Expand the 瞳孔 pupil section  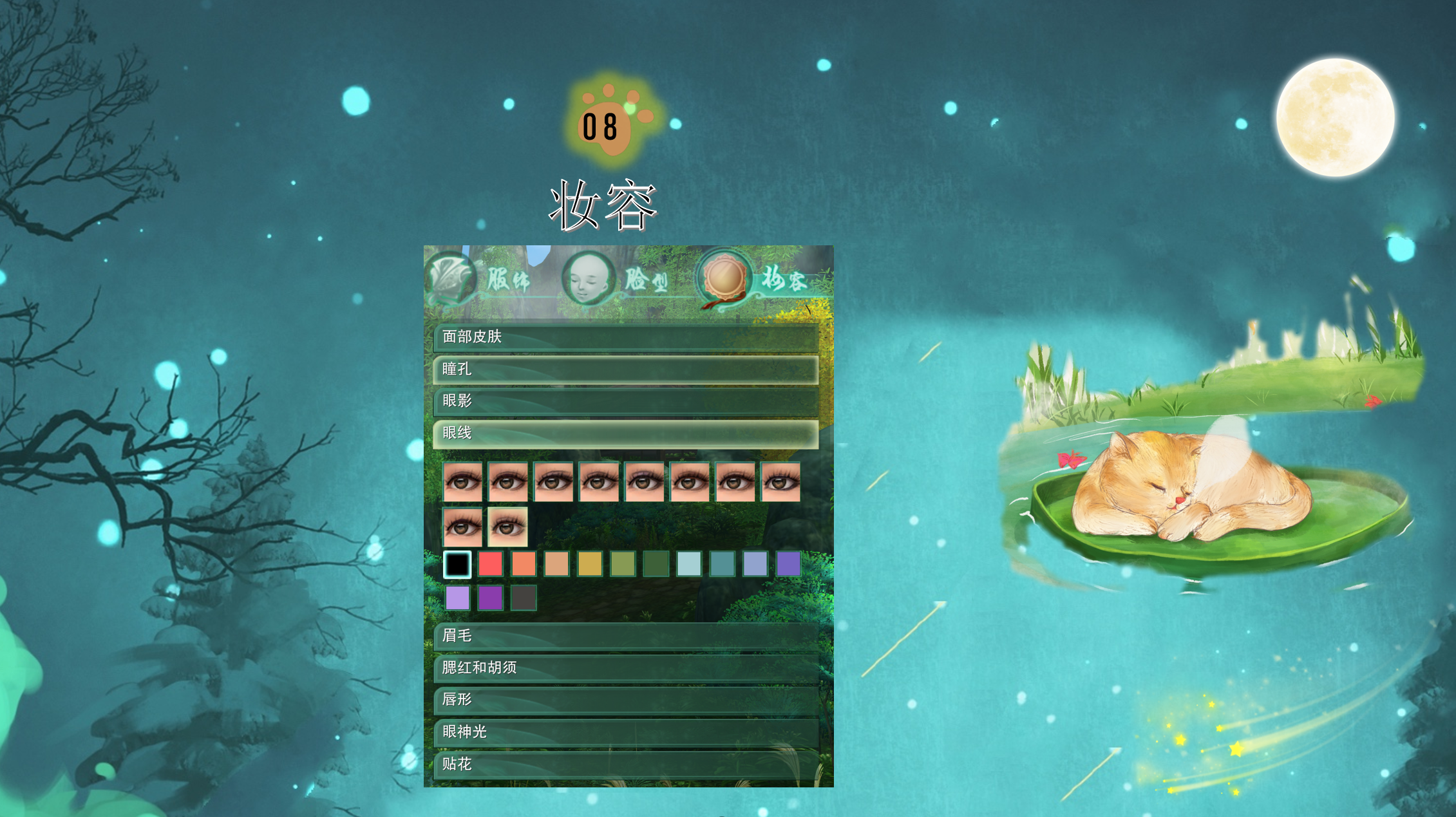tap(625, 369)
